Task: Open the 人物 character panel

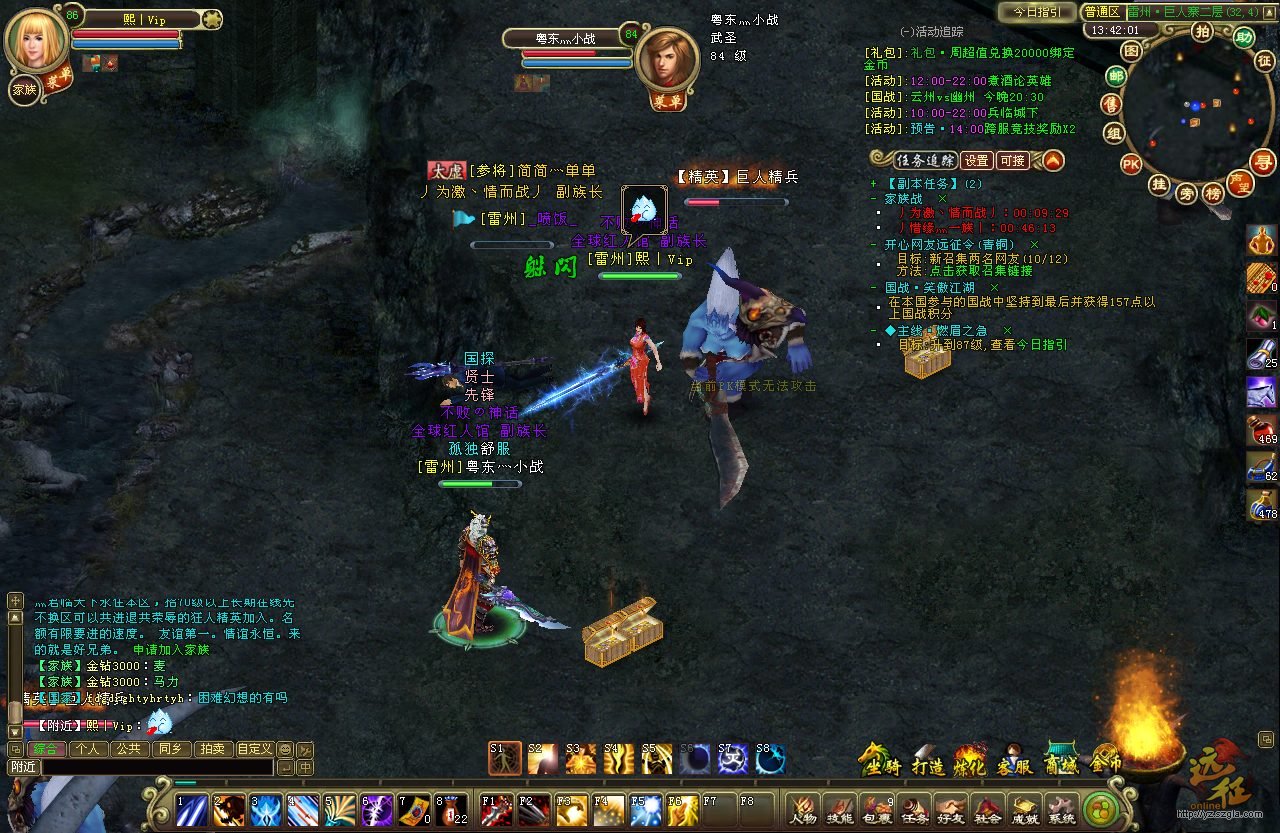Action: click(803, 808)
